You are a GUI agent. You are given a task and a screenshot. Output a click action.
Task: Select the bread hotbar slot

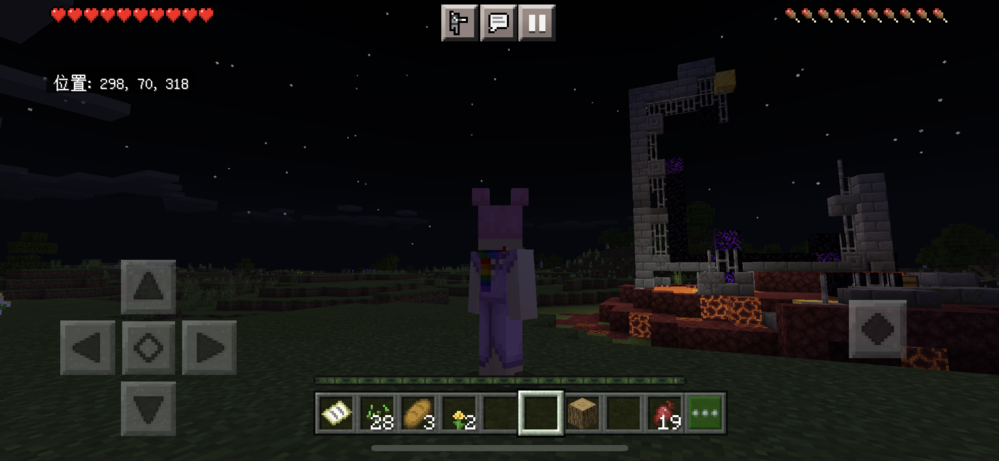[417, 413]
